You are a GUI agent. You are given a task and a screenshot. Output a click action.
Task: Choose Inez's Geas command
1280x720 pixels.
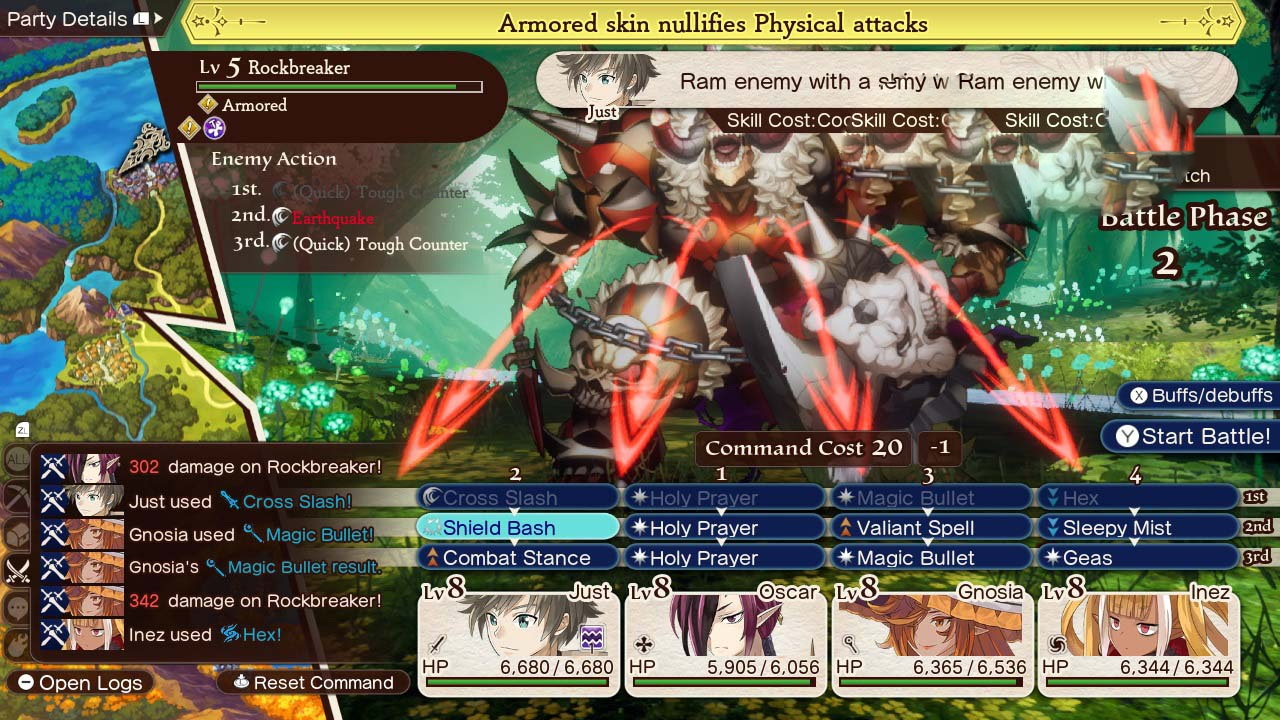click(x=1137, y=558)
